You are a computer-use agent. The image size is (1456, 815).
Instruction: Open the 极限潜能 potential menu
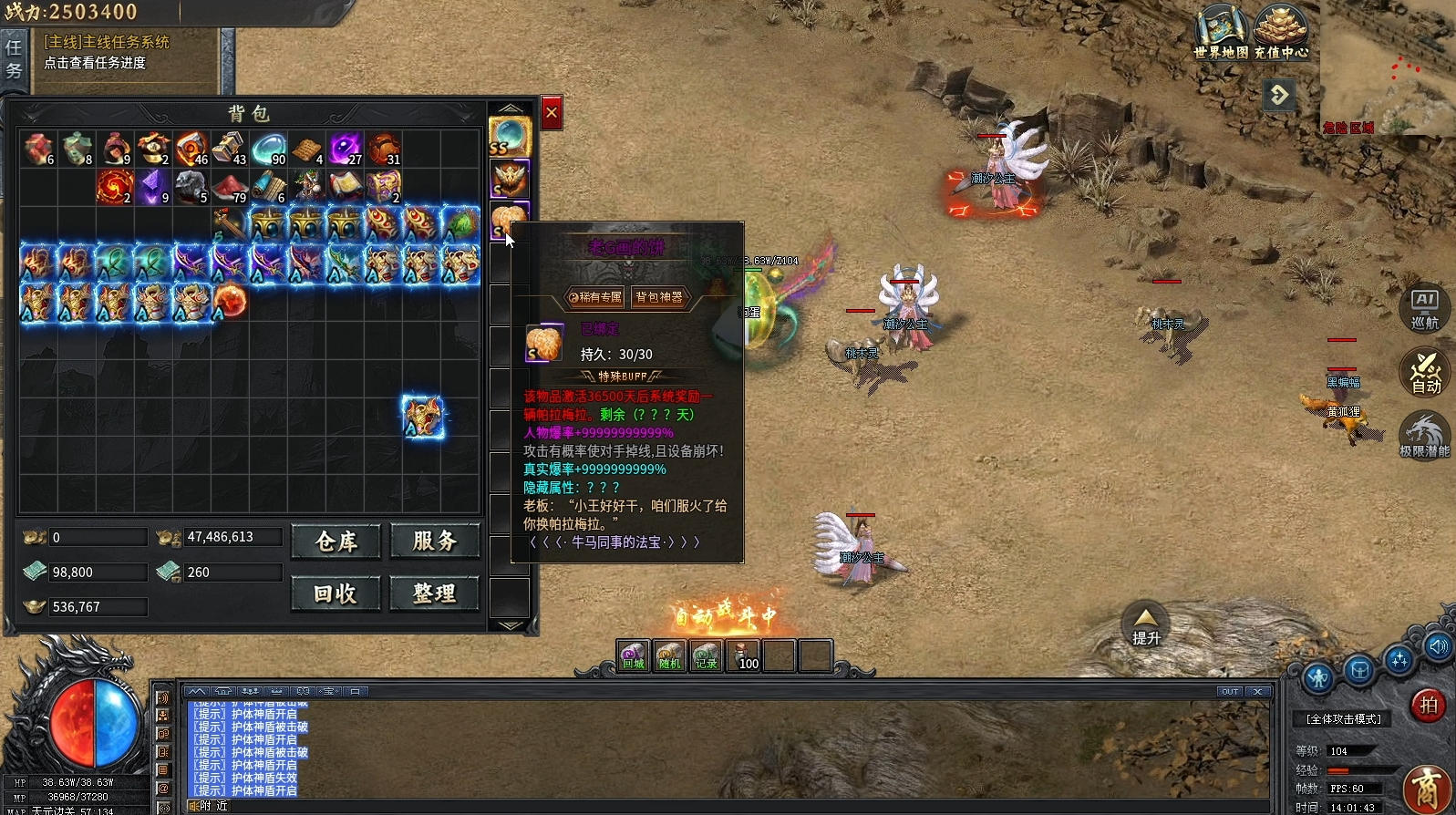1424,436
